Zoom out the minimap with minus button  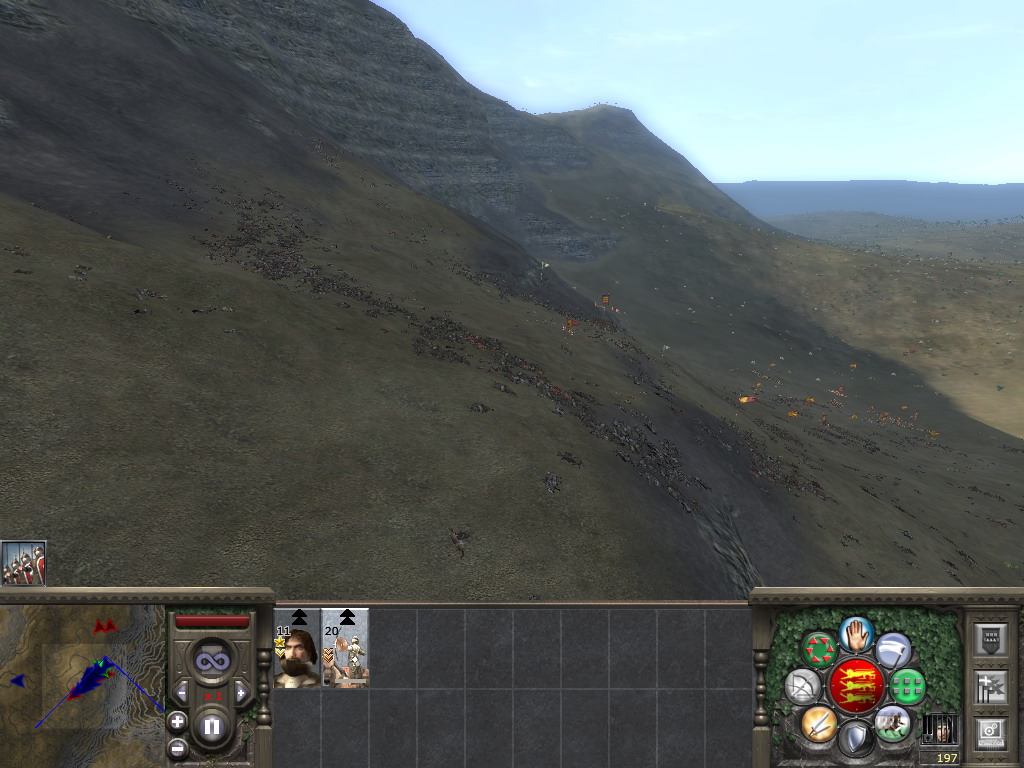click(x=177, y=747)
